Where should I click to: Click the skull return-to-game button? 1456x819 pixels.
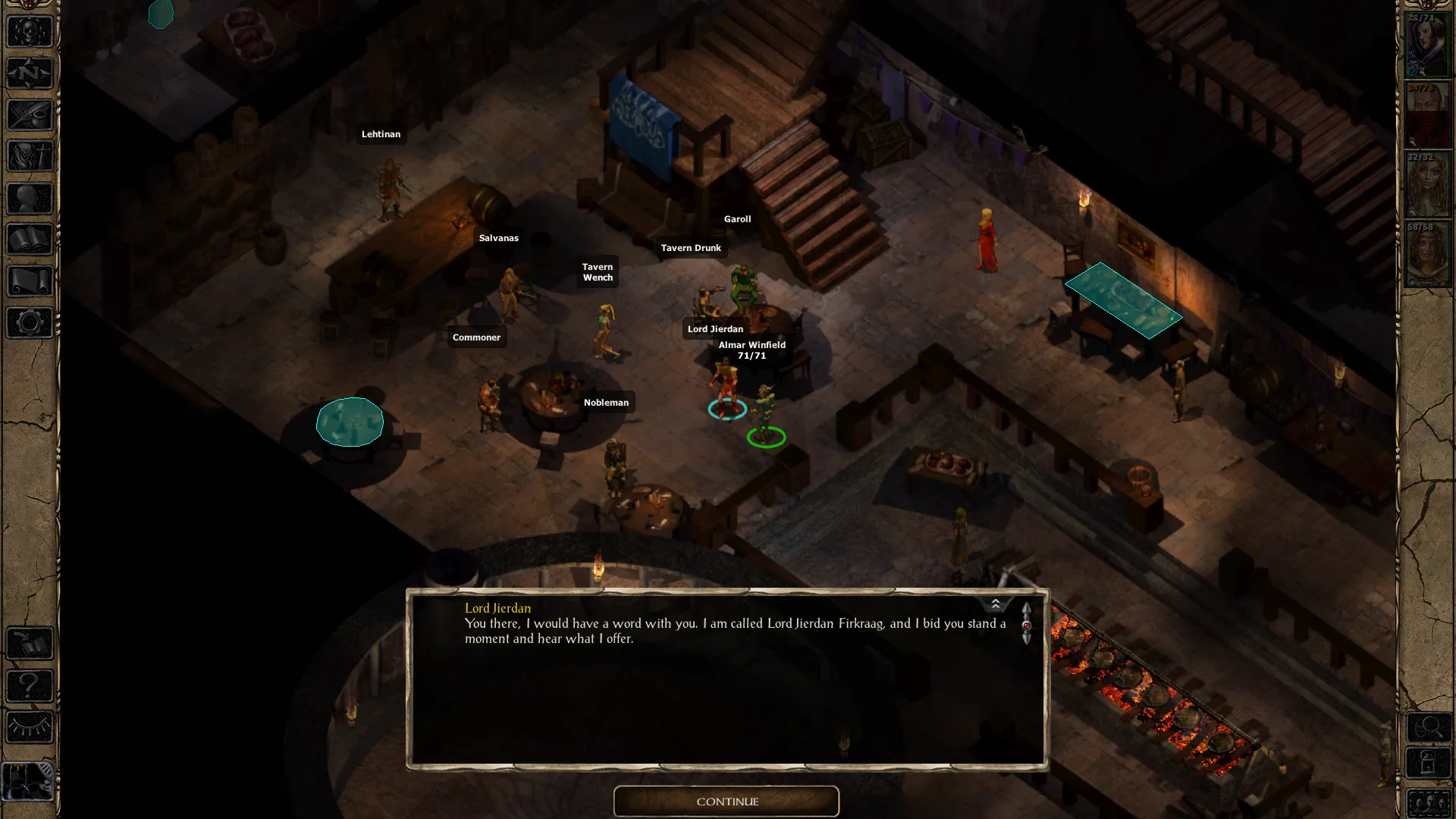(30, 32)
